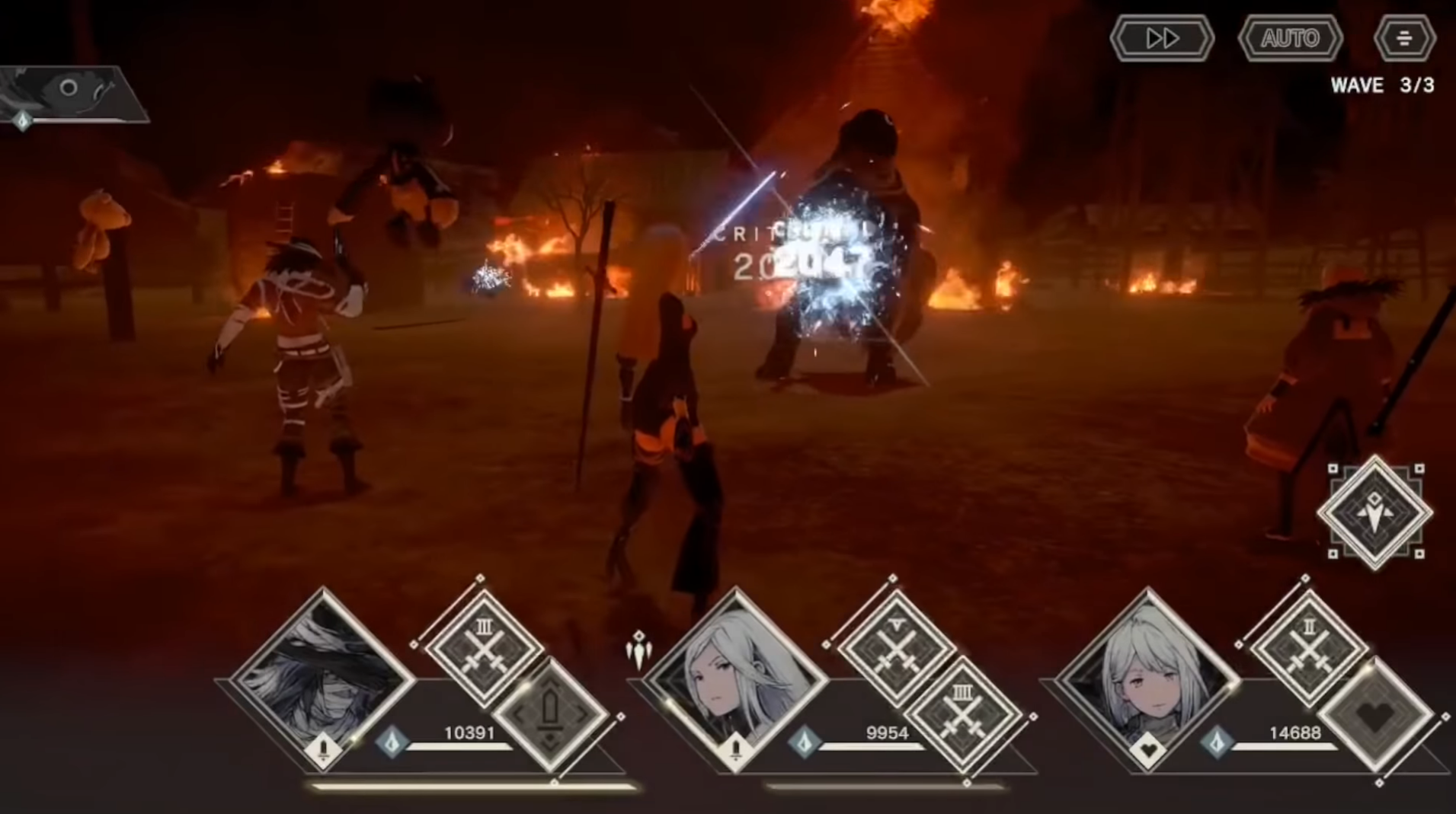This screenshot has height=814, width=1456.
Task: Open the battle pause menu
Action: 1405,38
